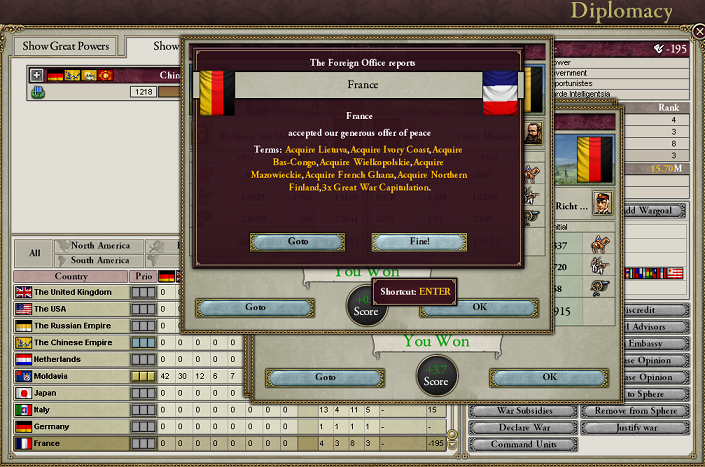This screenshot has width=705, height=467.
Task: Click the War Subsidies button
Action: pyautogui.click(x=522, y=411)
